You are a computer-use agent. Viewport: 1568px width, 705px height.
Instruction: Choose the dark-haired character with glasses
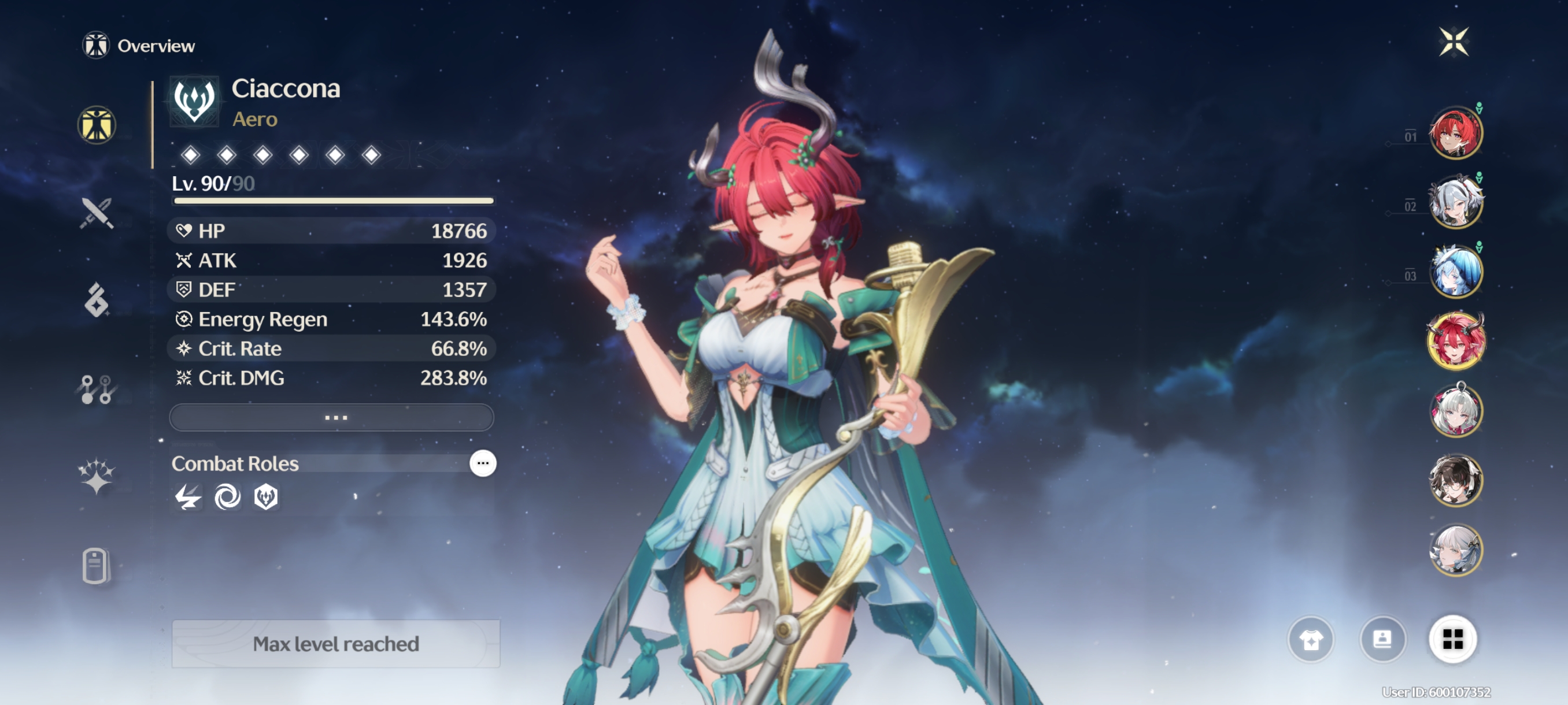click(x=1455, y=481)
